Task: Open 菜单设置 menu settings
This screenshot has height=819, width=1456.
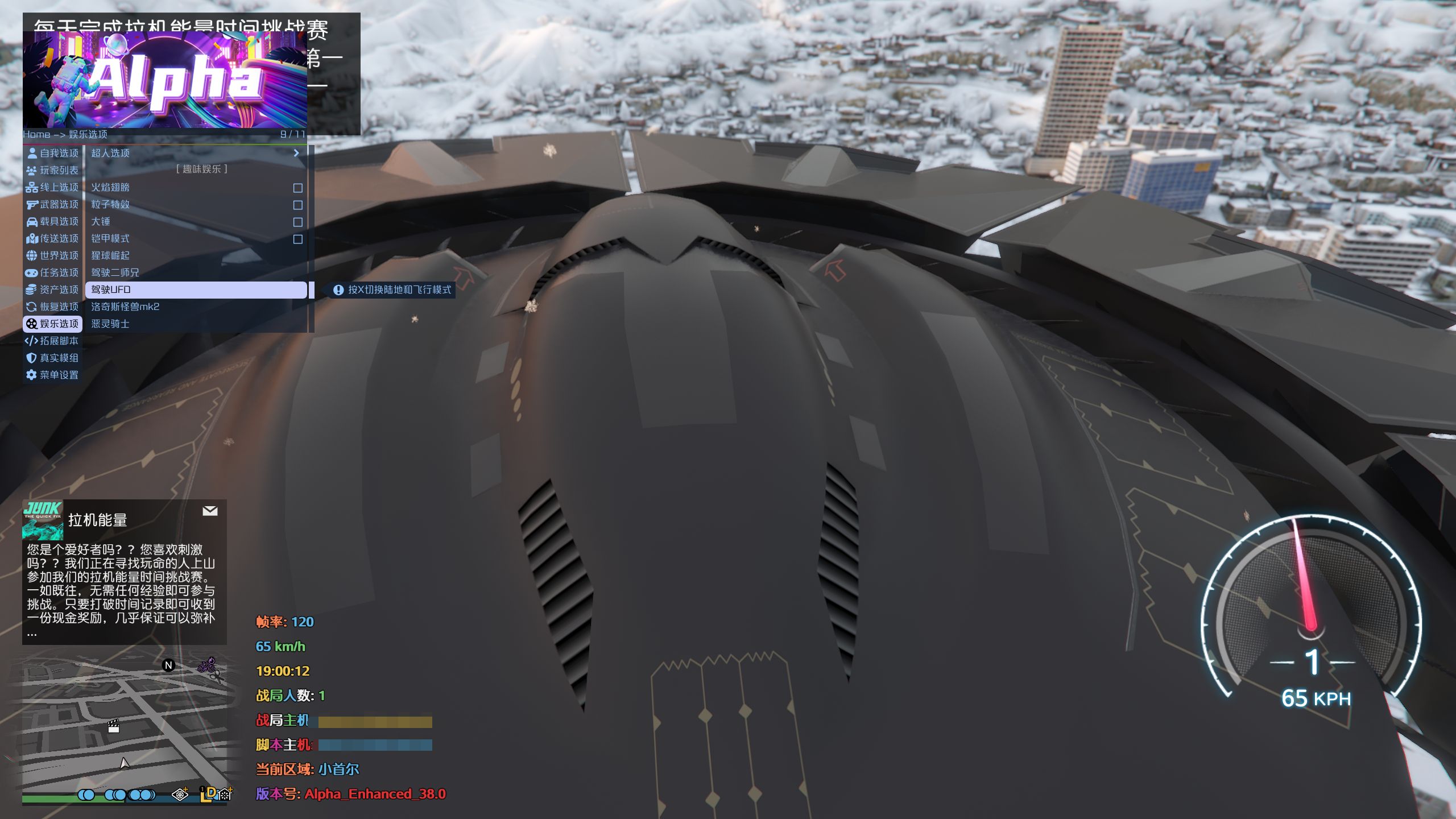Action: 53,375
